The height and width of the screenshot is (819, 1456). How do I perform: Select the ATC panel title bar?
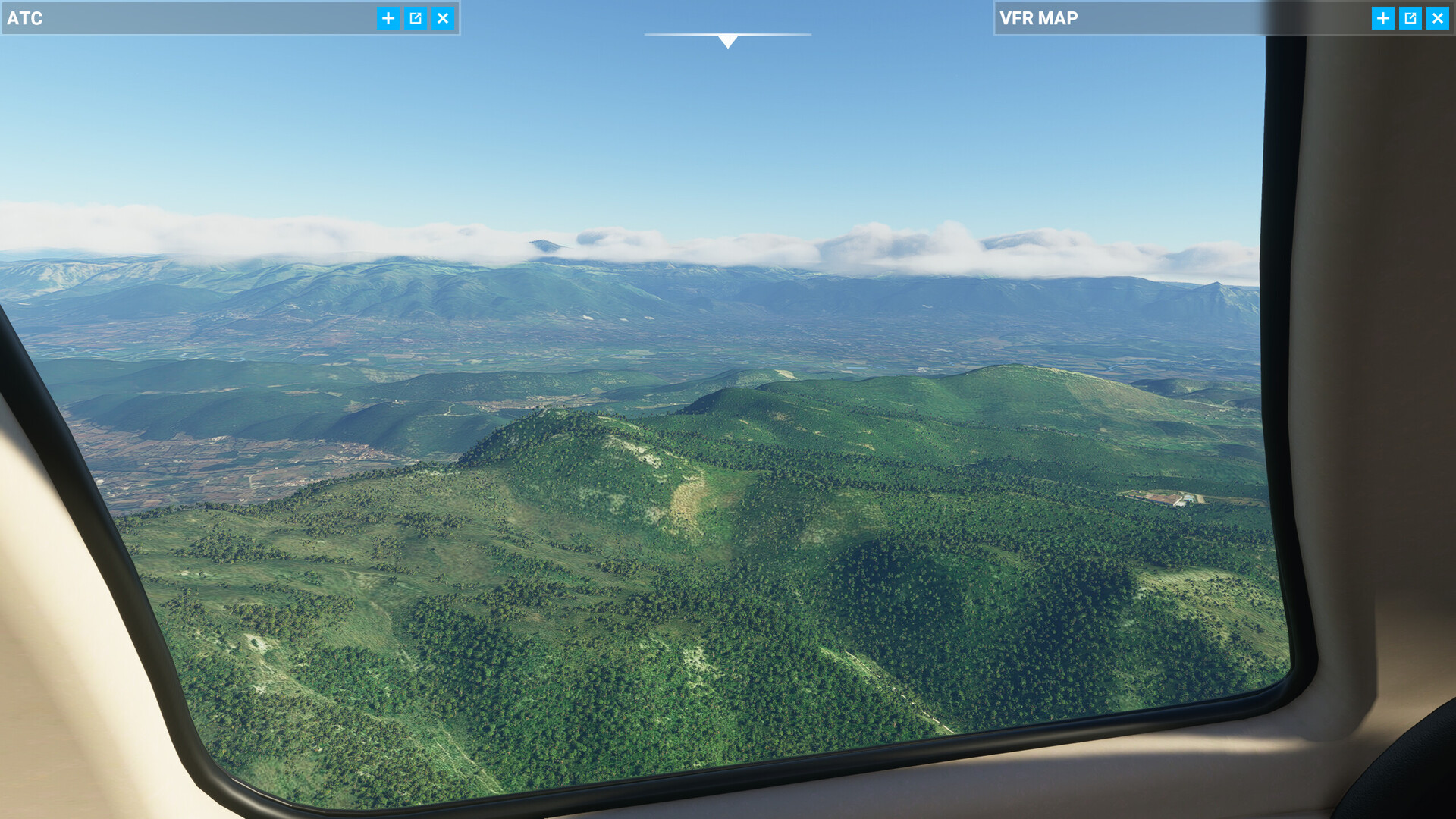tap(190, 18)
